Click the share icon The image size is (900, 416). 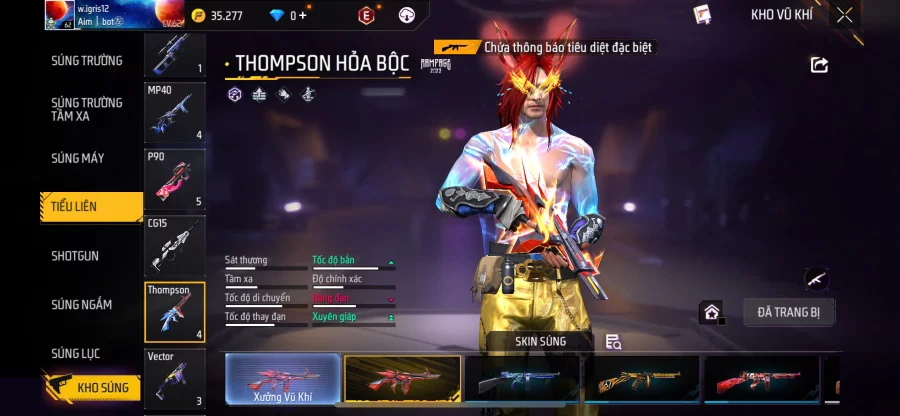coord(819,65)
